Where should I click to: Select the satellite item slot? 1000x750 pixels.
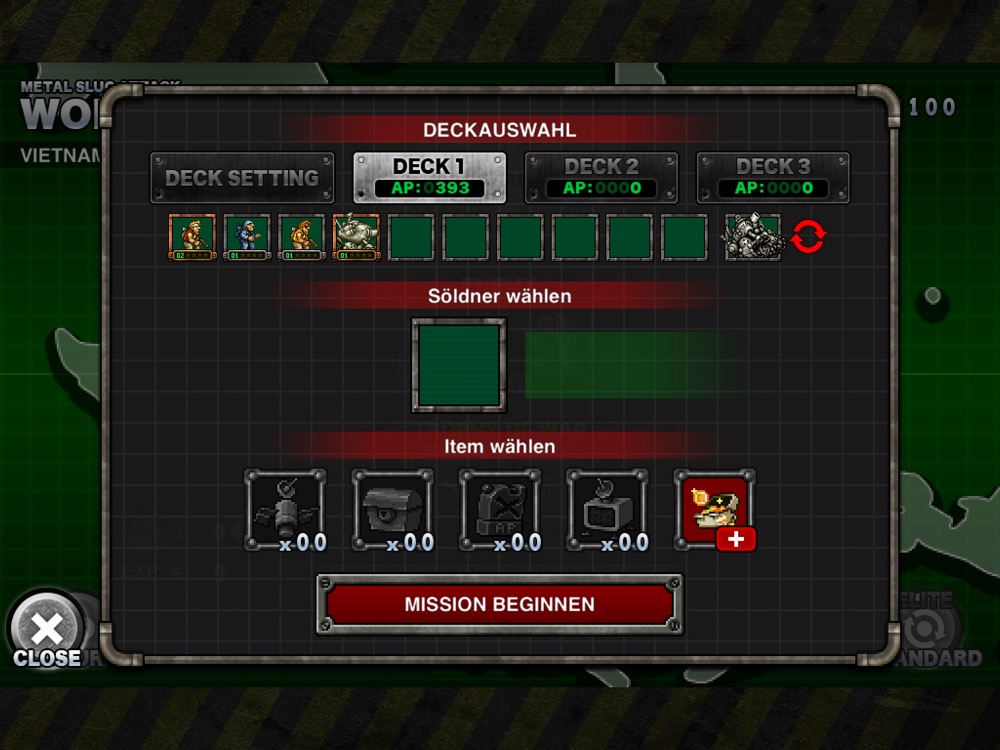(x=286, y=510)
